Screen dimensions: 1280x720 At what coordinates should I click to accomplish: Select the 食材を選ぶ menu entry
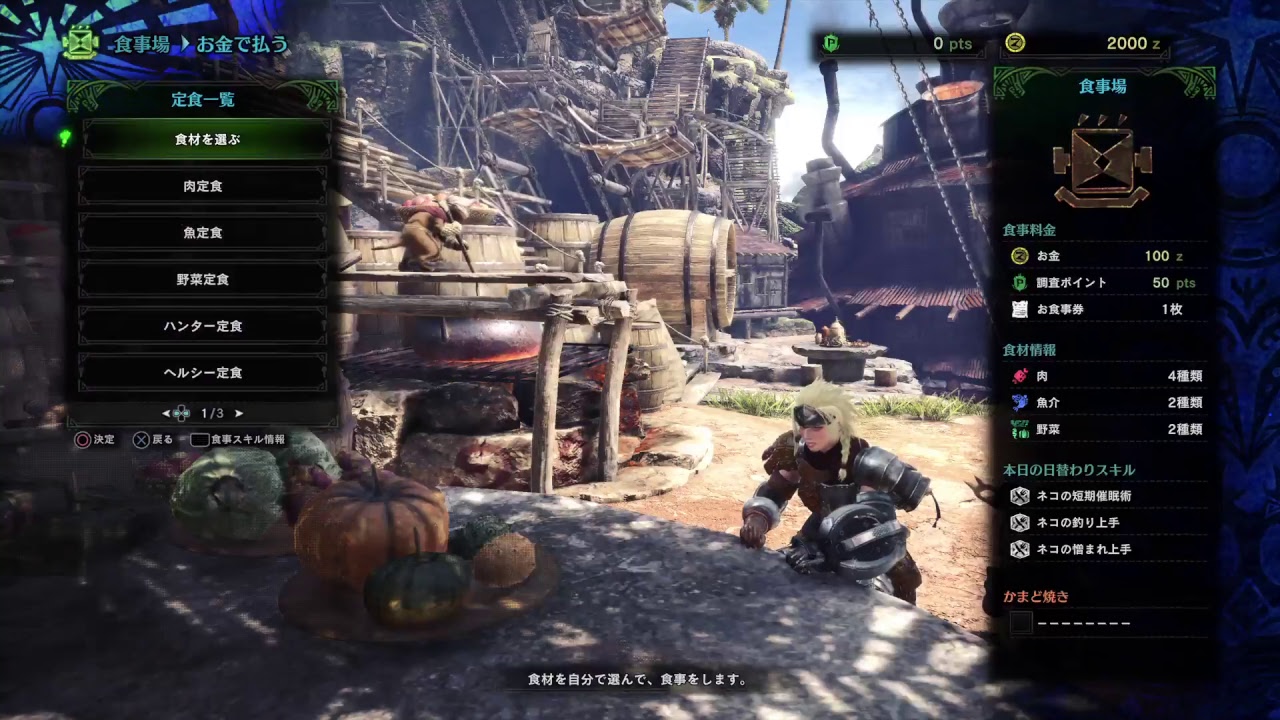coord(206,140)
